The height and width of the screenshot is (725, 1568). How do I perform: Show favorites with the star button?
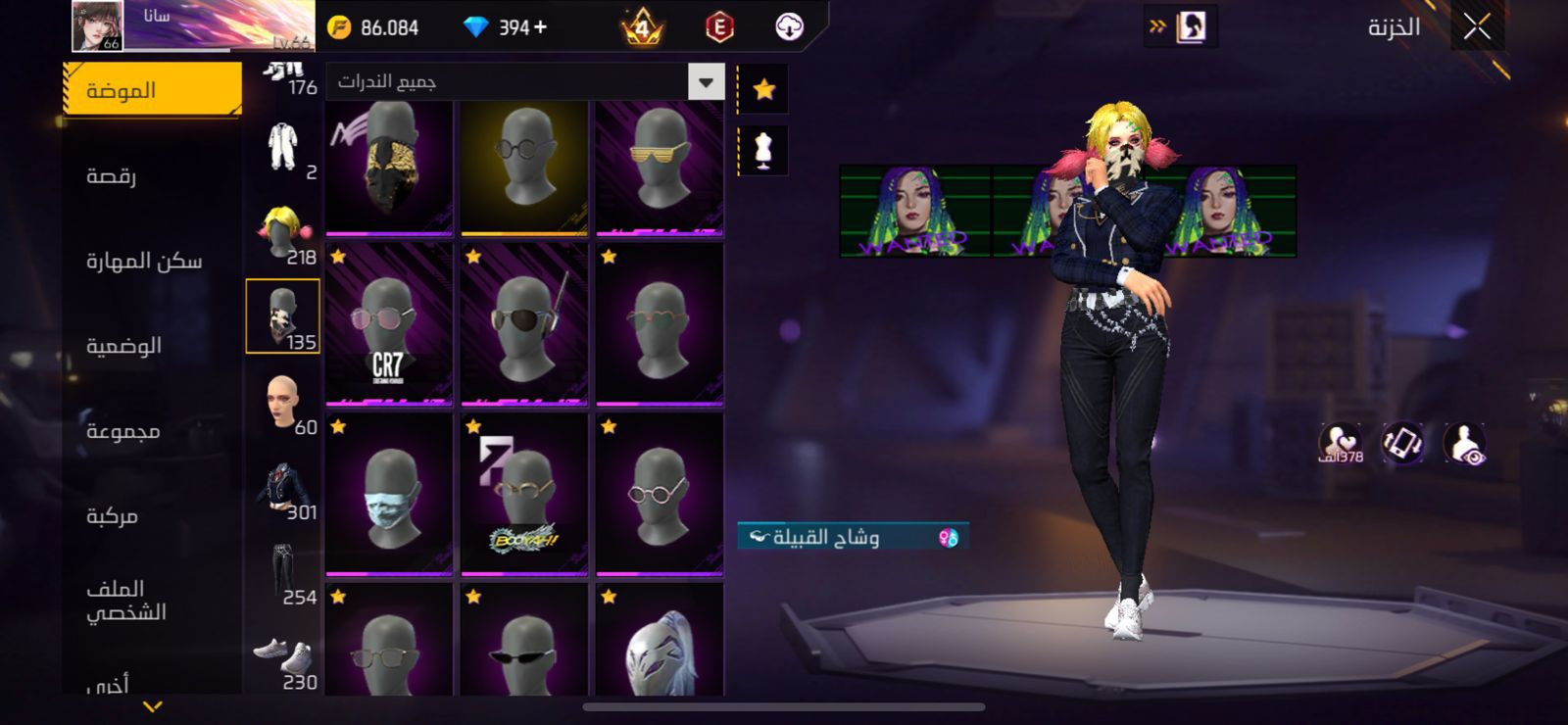point(763,90)
